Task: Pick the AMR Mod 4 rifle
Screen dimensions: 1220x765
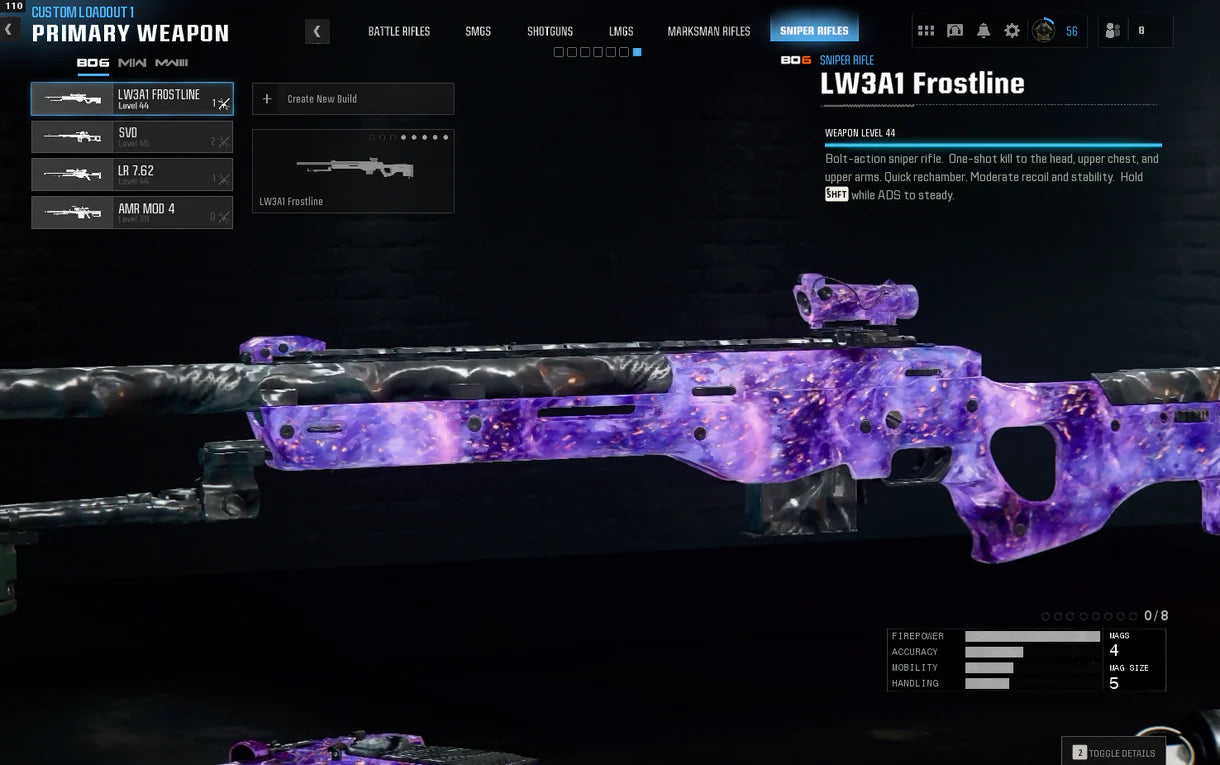Action: (132, 213)
